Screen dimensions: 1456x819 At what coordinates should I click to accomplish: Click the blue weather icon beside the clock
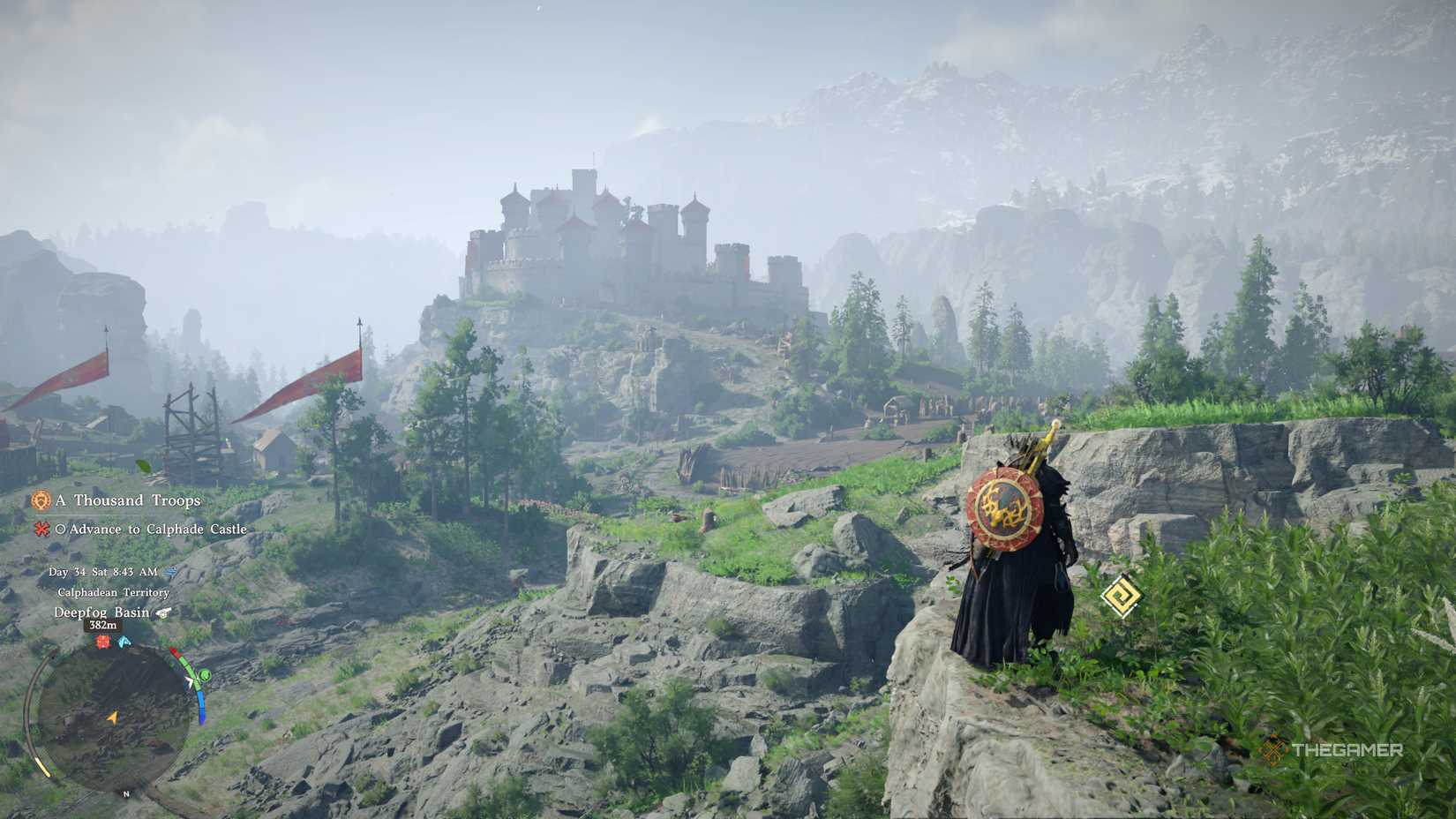170,572
